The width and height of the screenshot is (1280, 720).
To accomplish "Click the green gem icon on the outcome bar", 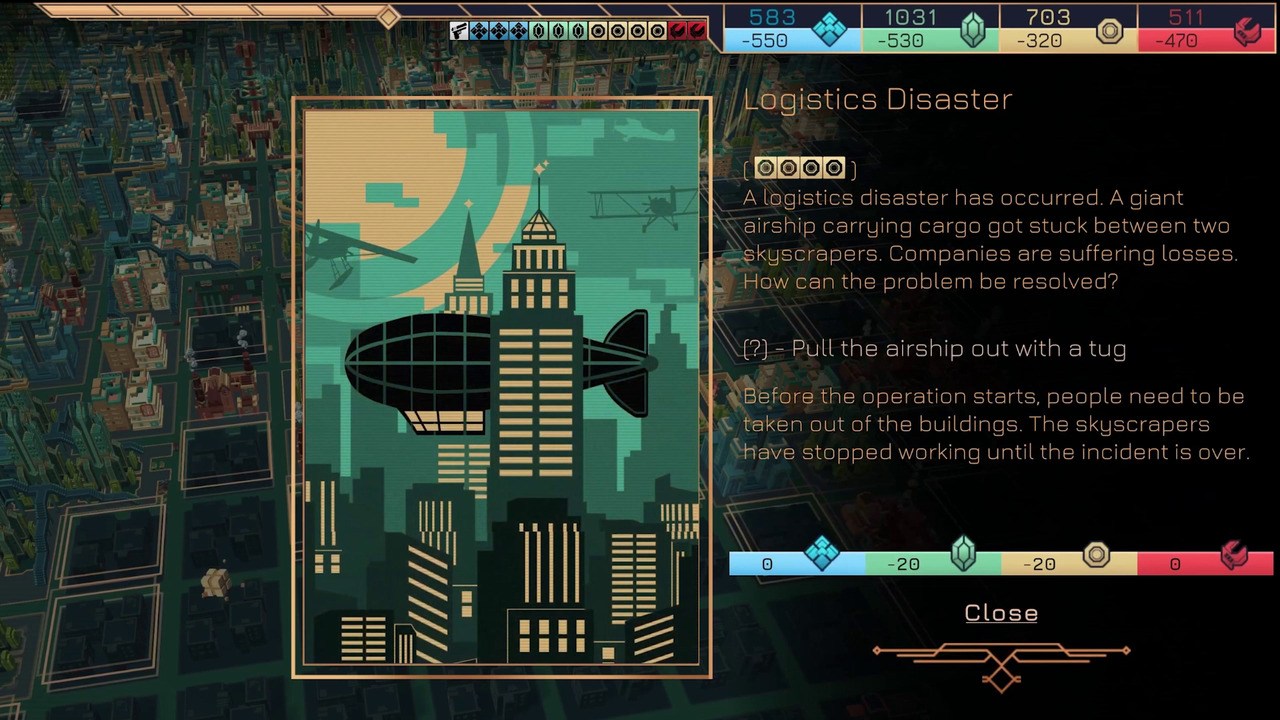I will point(964,554).
